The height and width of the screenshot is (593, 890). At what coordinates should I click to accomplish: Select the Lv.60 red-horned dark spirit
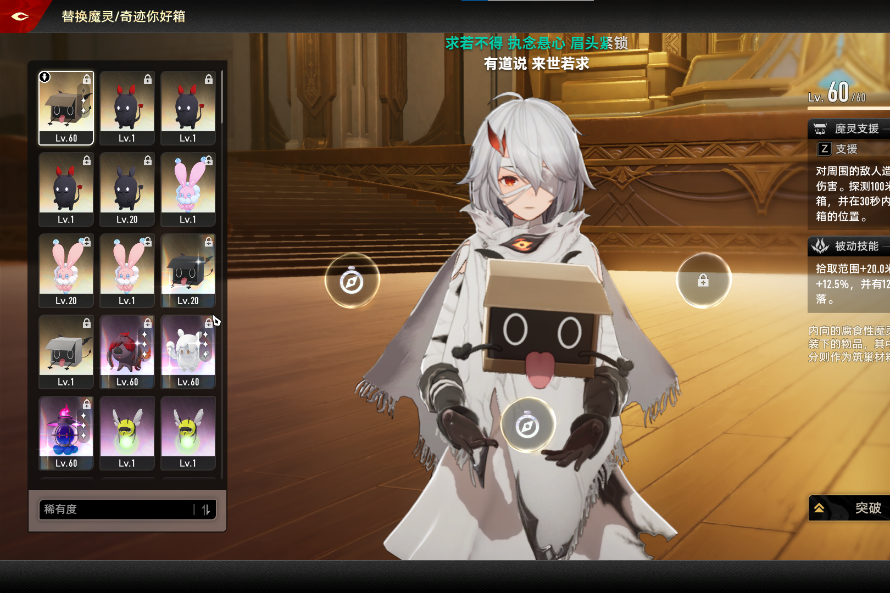coord(127,351)
